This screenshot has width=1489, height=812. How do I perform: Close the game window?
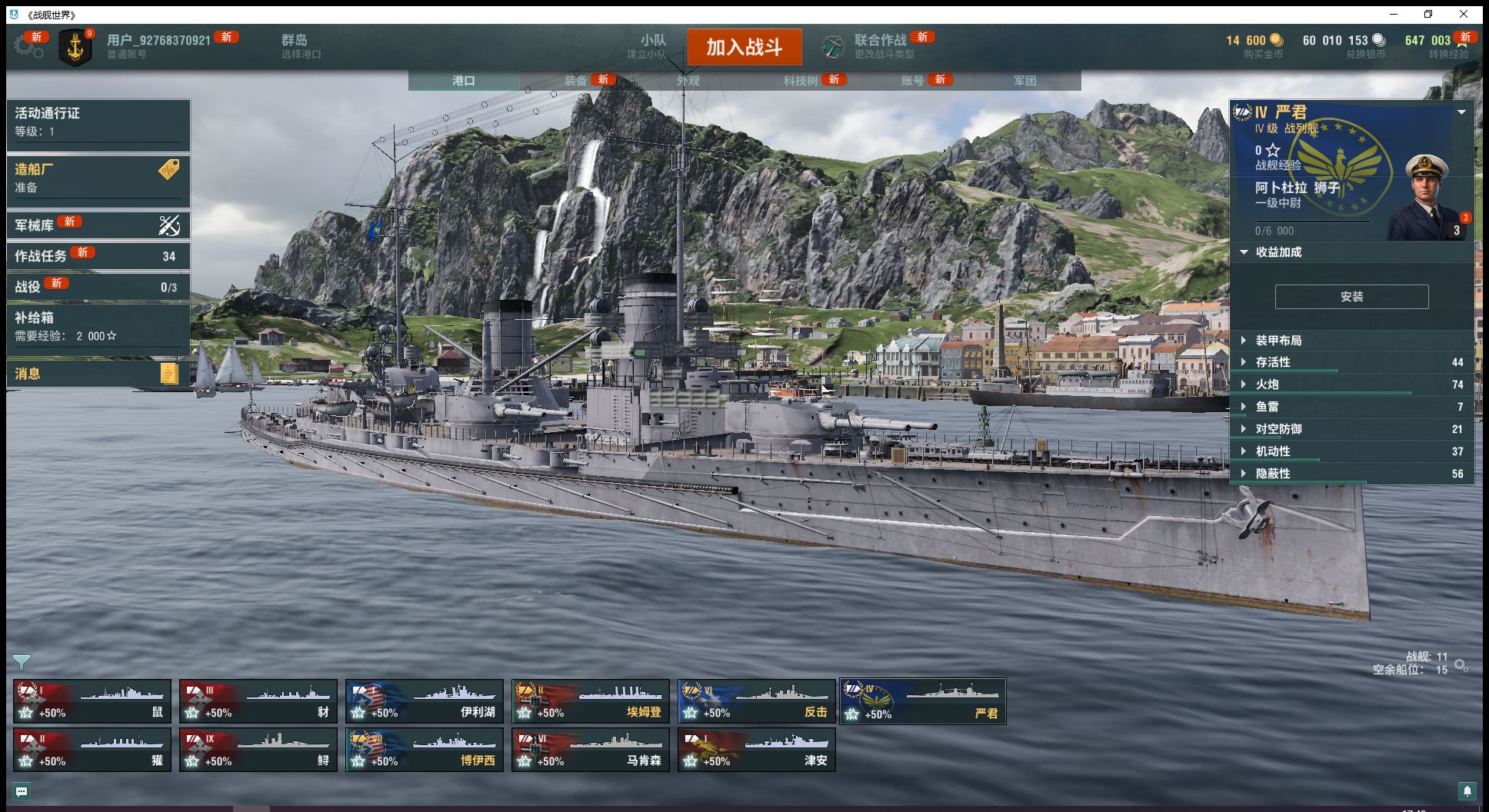[x=1464, y=14]
